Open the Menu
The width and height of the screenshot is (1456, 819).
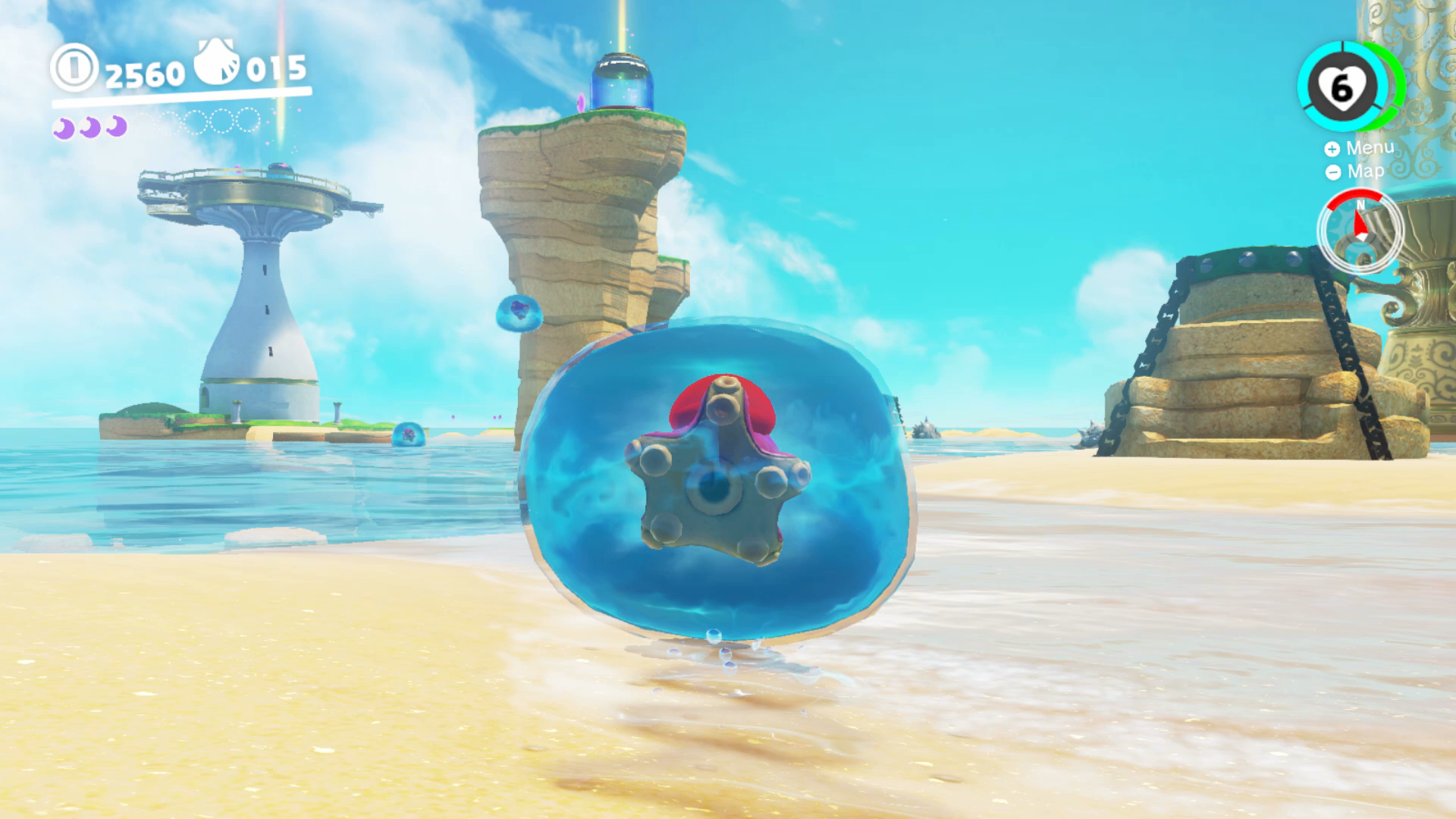[x=1357, y=149]
